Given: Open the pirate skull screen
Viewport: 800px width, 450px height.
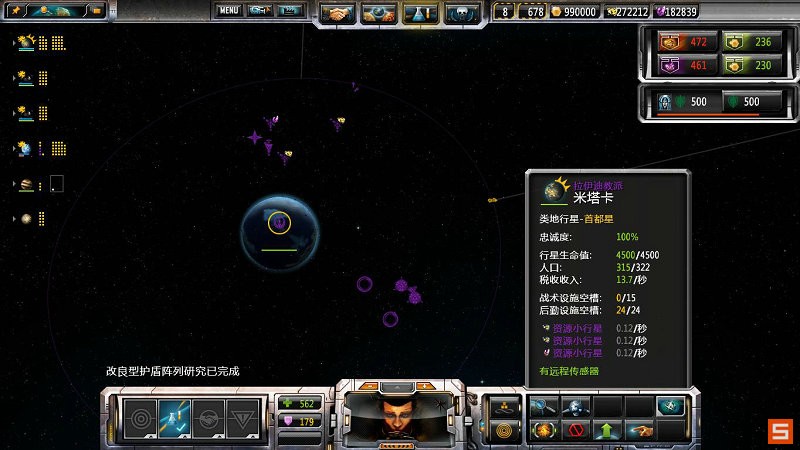Looking at the screenshot, I should [x=460, y=14].
